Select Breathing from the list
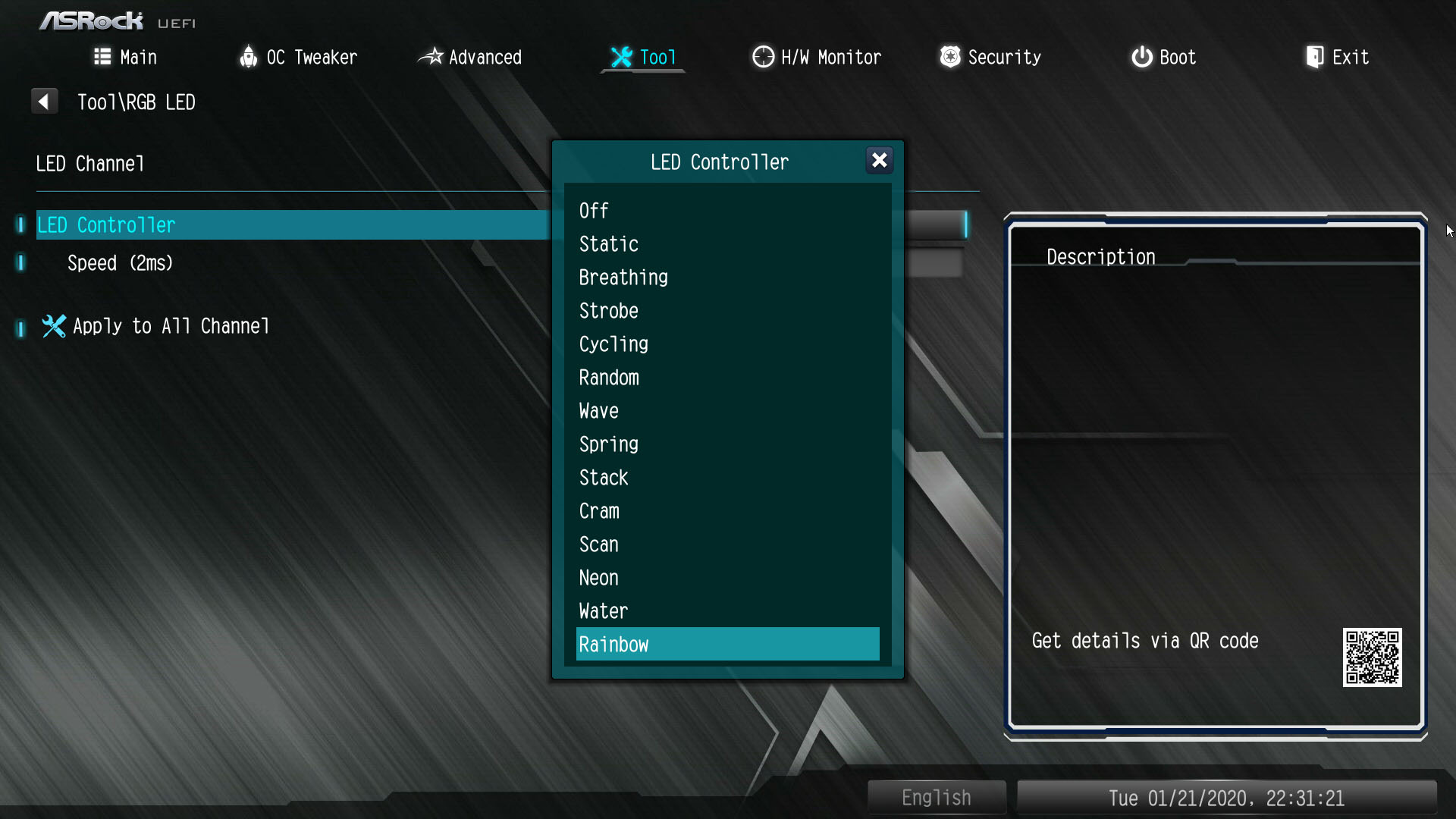Image resolution: width=1456 pixels, height=819 pixels. 623,278
